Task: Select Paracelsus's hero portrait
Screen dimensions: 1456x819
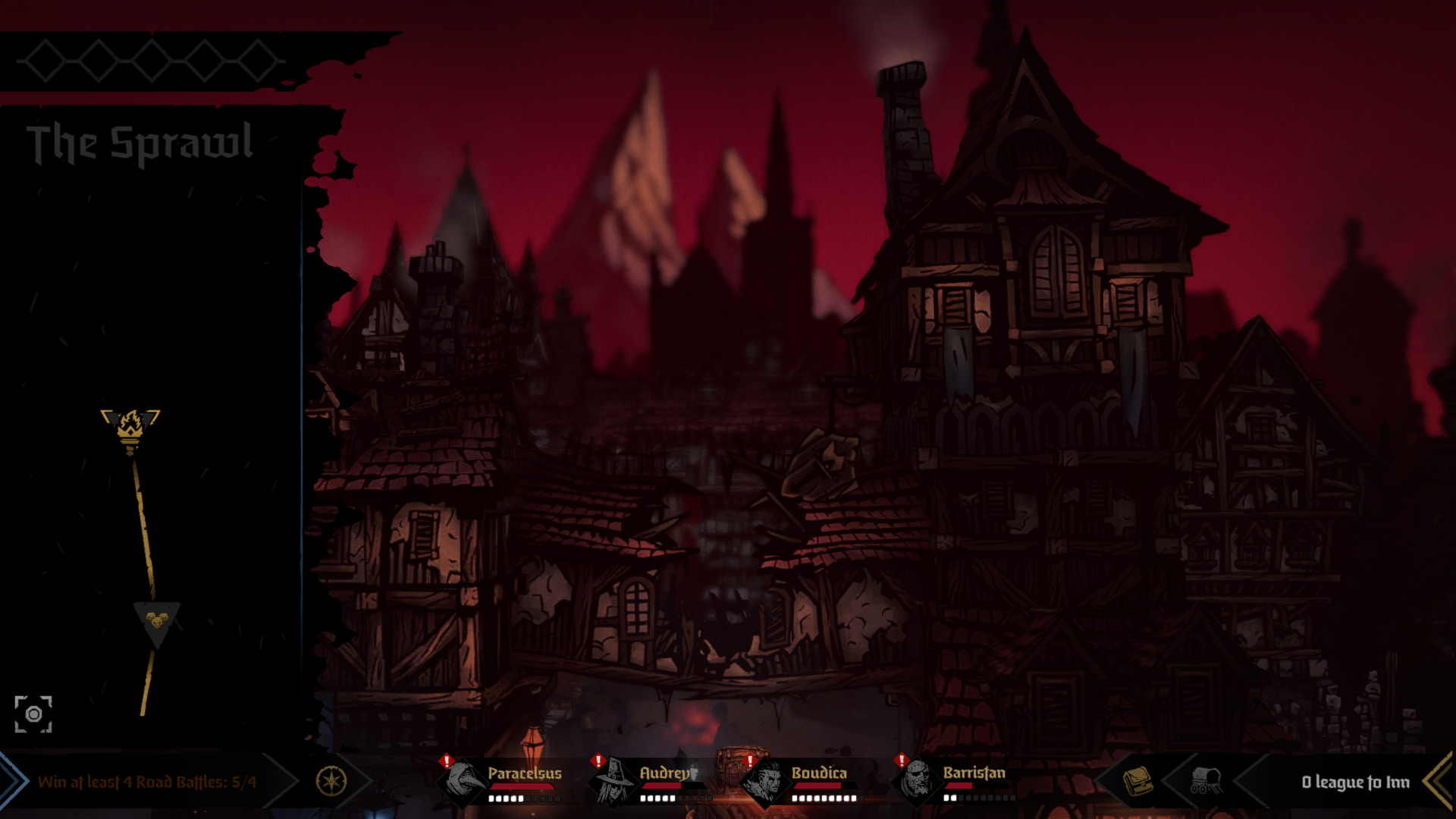Action: point(464,780)
